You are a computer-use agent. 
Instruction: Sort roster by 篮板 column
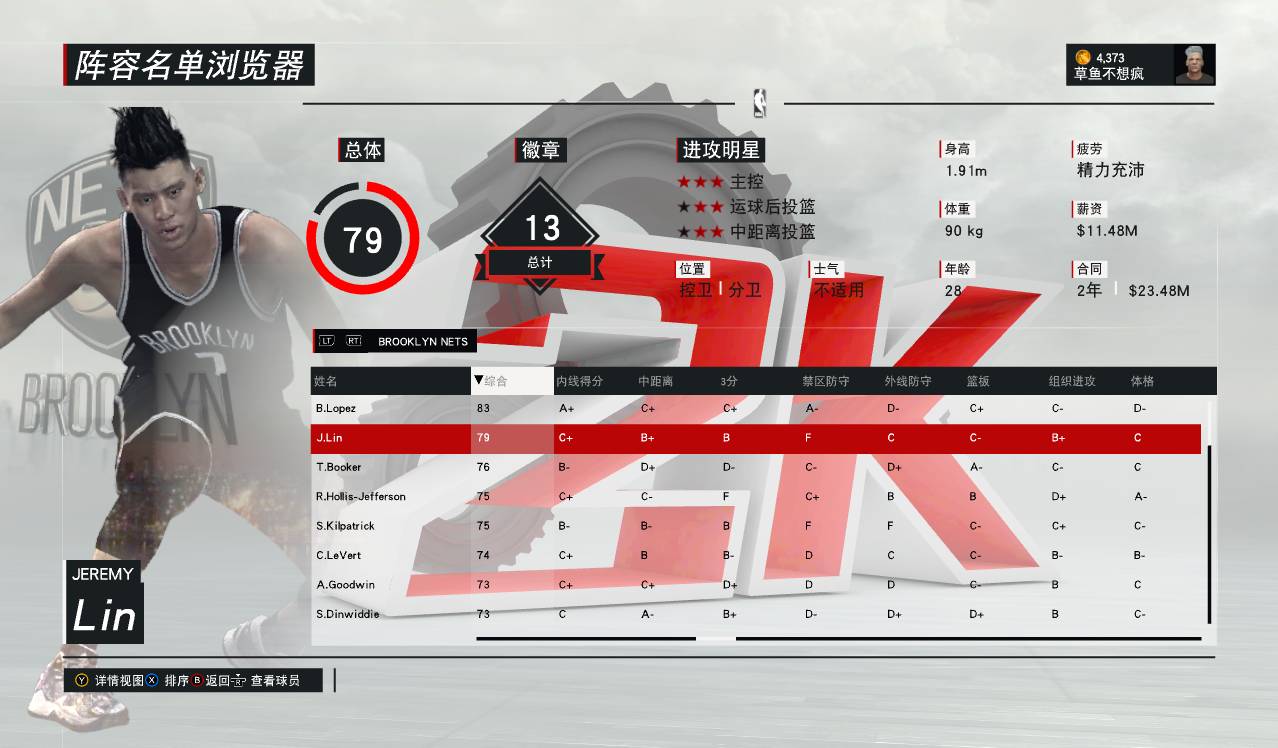pos(978,381)
